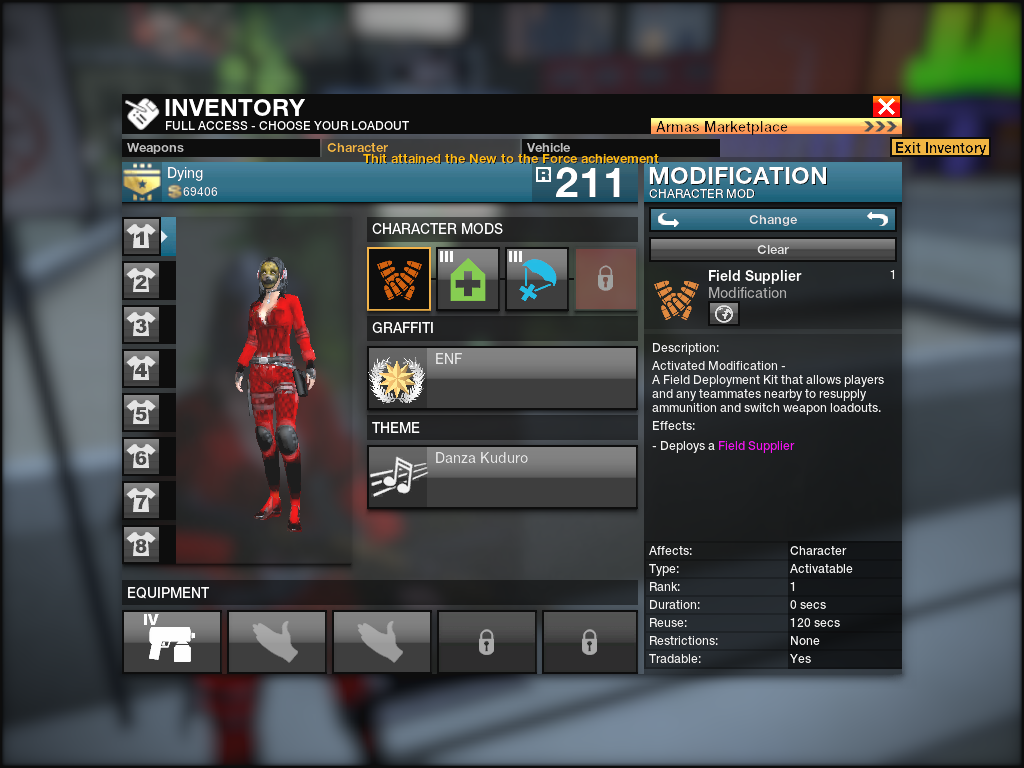Select the spray gun equipment slot
Viewport: 1024px width, 768px height.
click(172, 642)
